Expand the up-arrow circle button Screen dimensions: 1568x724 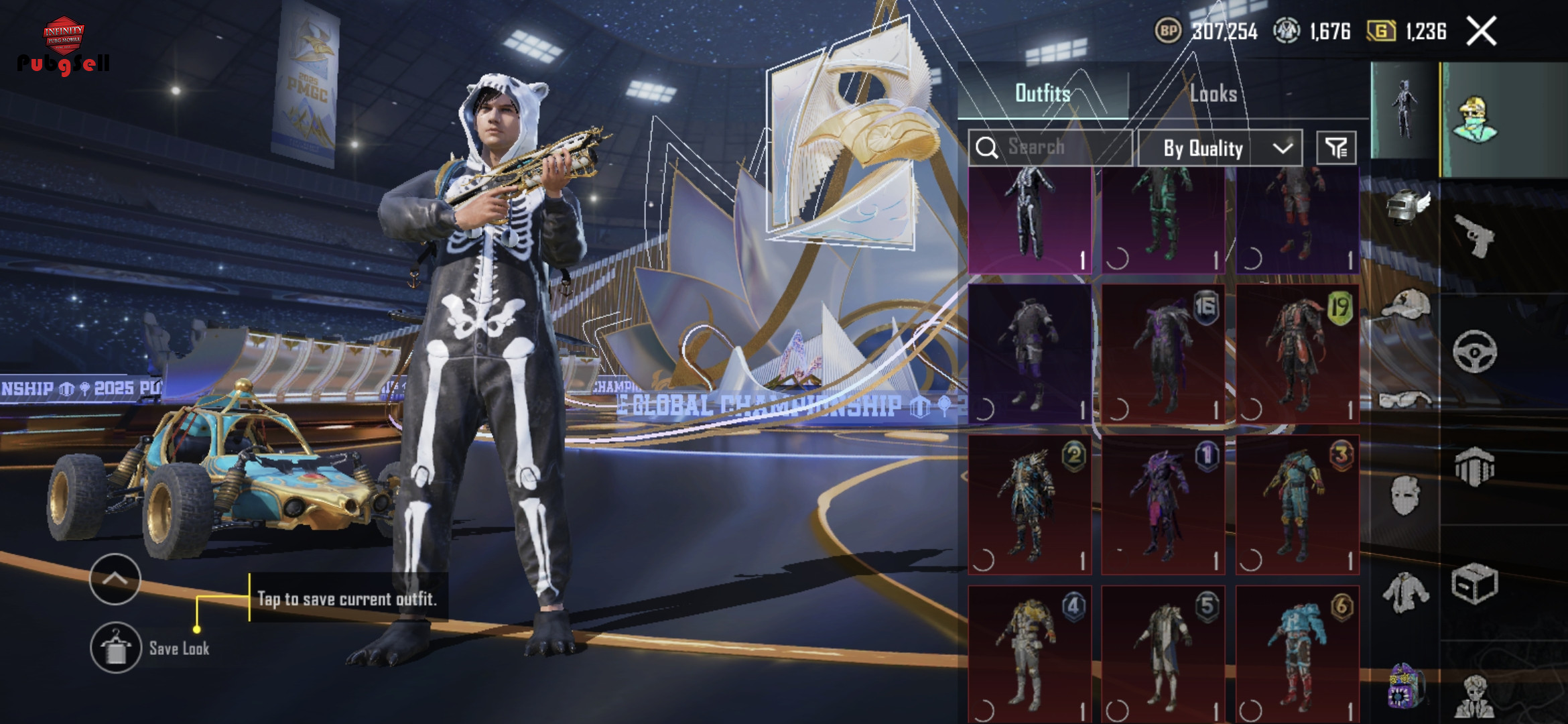click(115, 579)
